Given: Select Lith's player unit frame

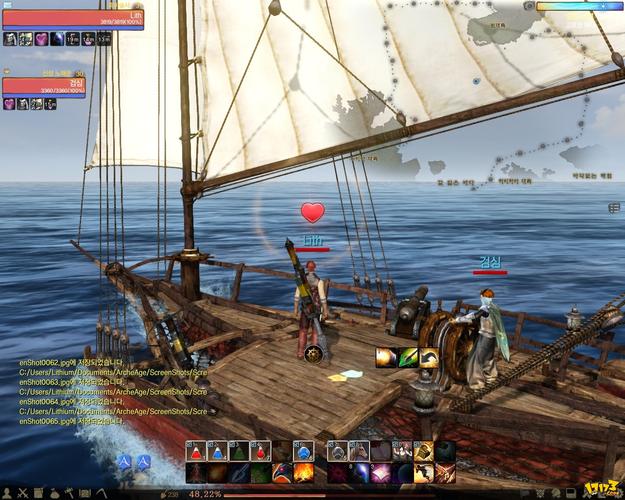Looking at the screenshot, I should click(x=72, y=19).
